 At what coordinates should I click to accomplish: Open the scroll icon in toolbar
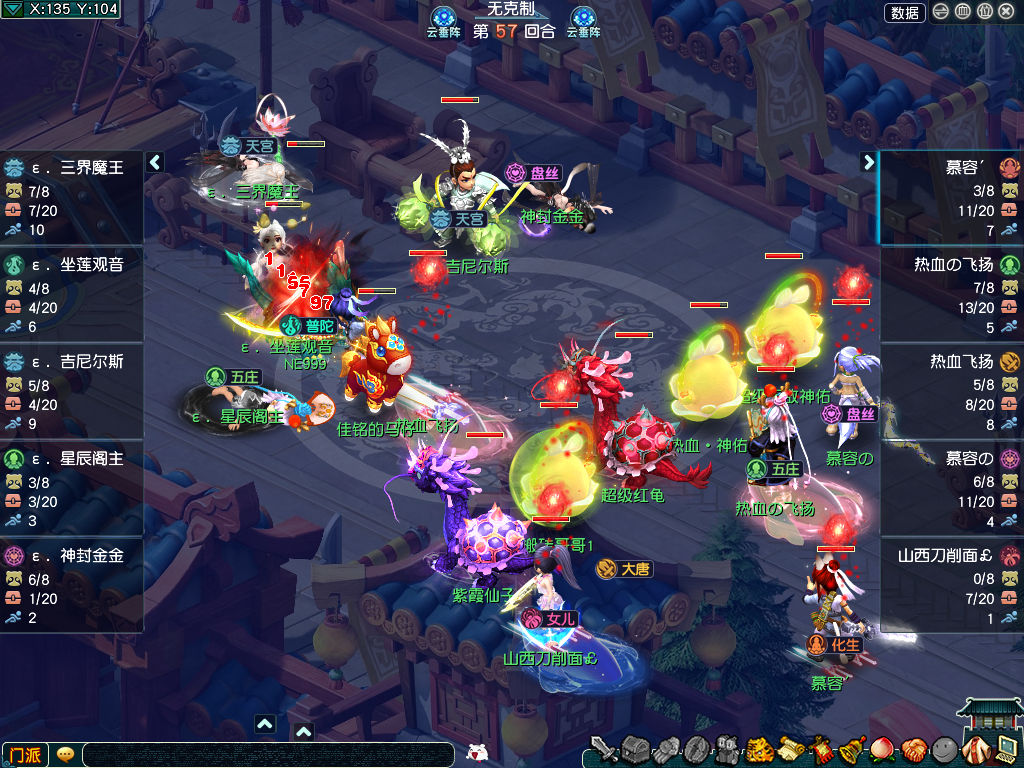(x=791, y=748)
